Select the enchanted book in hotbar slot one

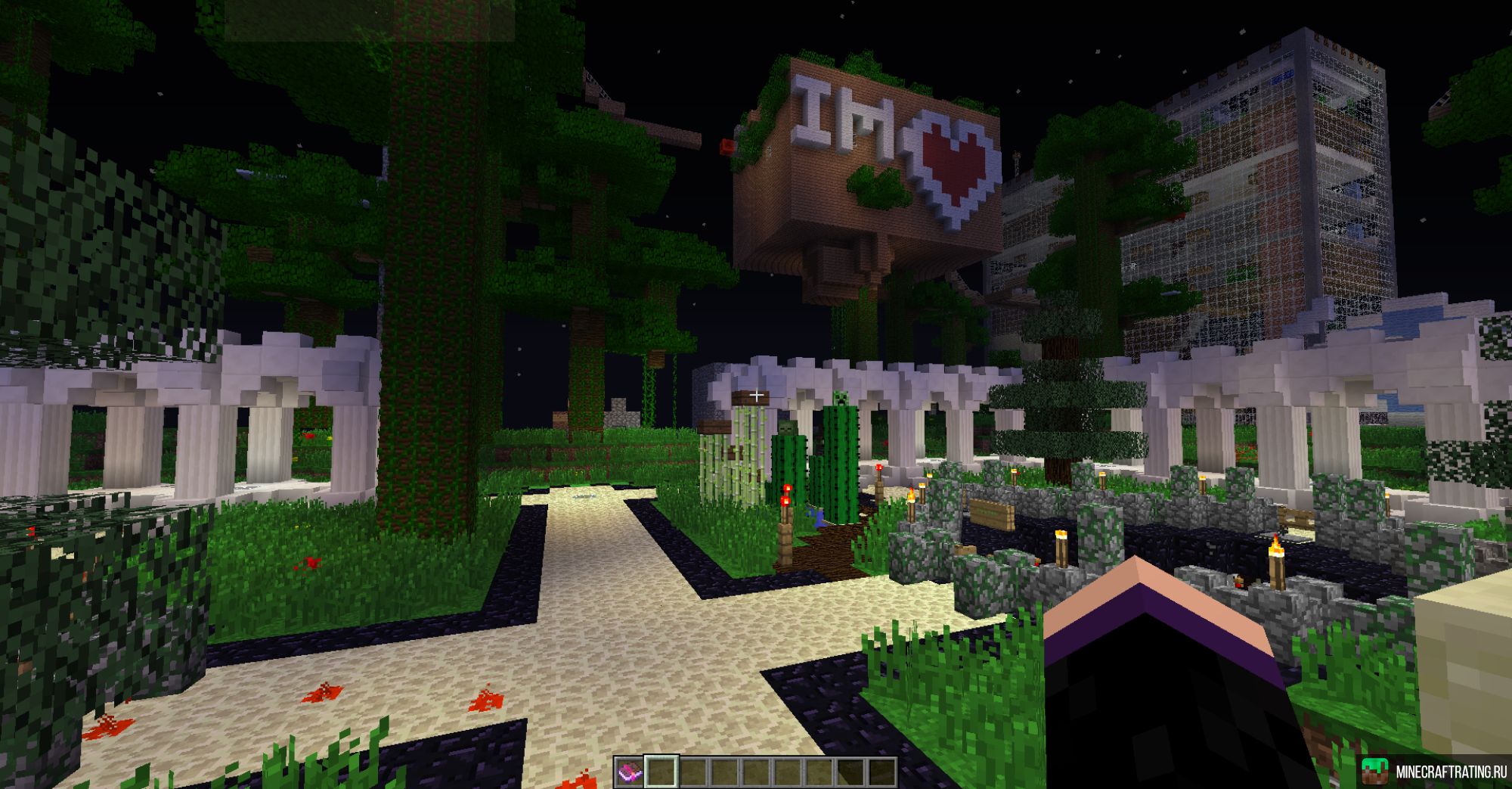(x=629, y=772)
